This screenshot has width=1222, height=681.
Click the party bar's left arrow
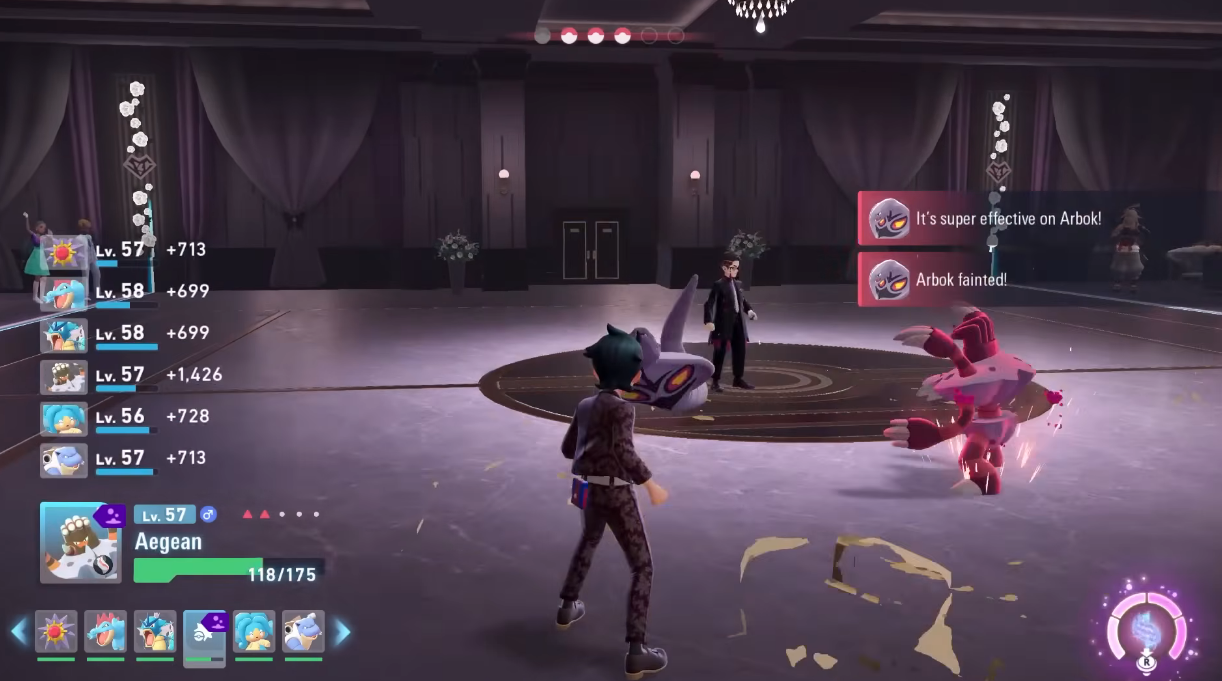pyautogui.click(x=19, y=632)
